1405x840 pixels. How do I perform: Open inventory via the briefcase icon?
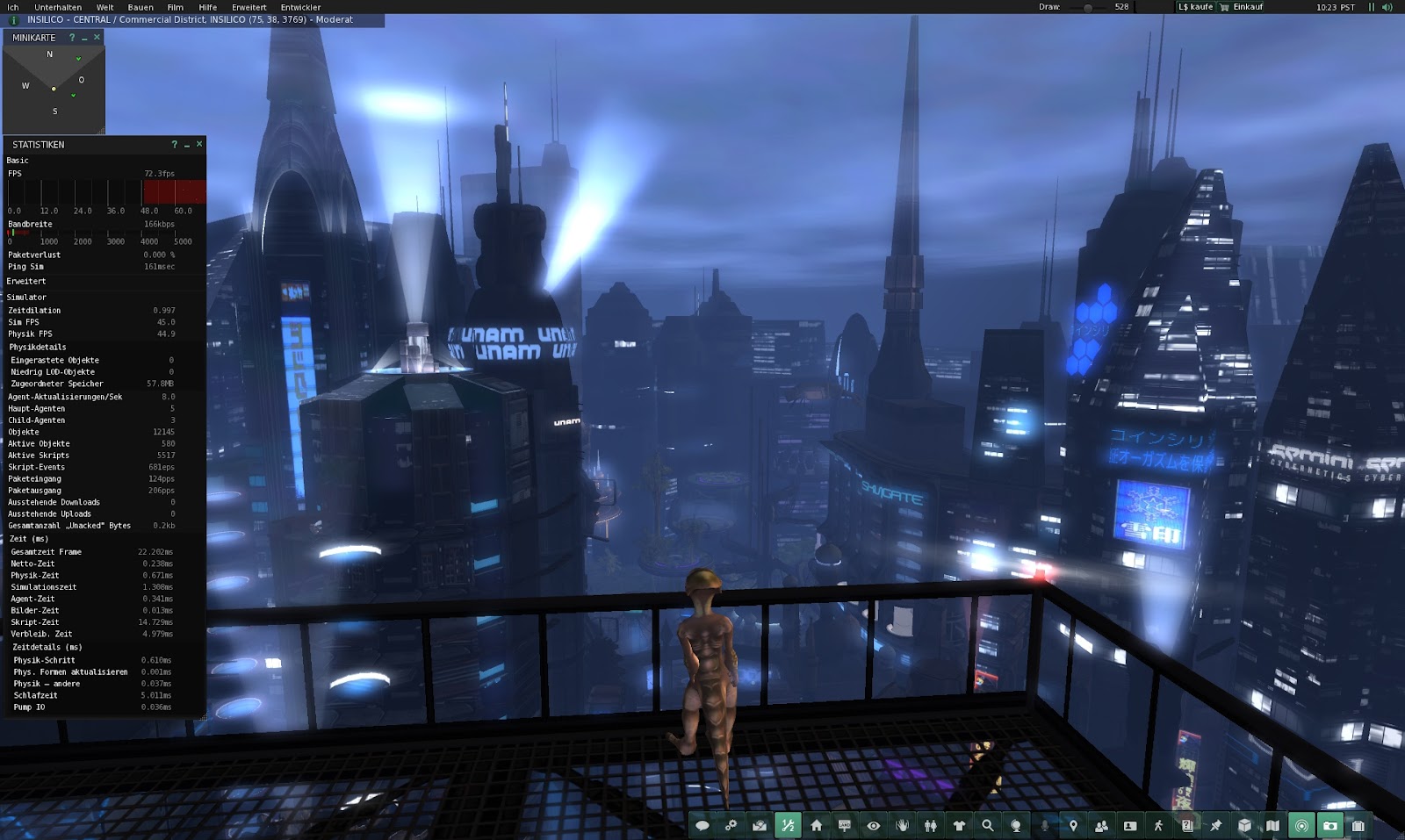(x=1358, y=826)
